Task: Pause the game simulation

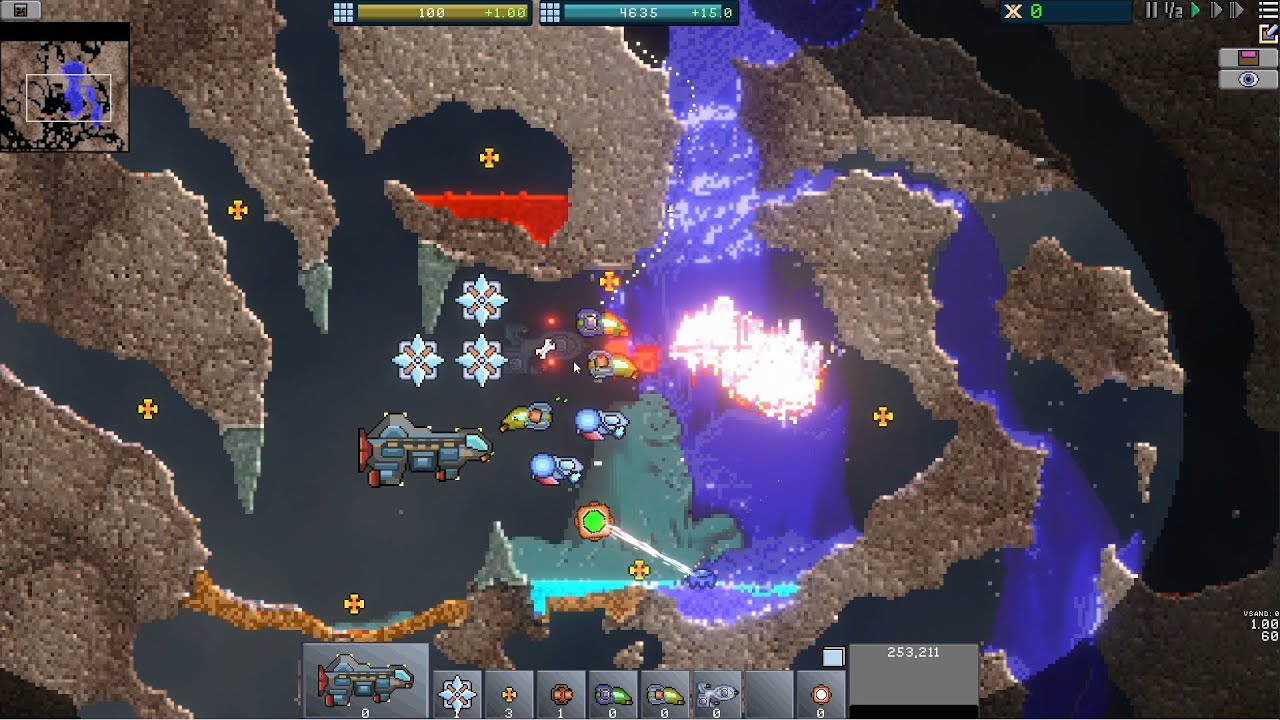Action: pos(1150,10)
